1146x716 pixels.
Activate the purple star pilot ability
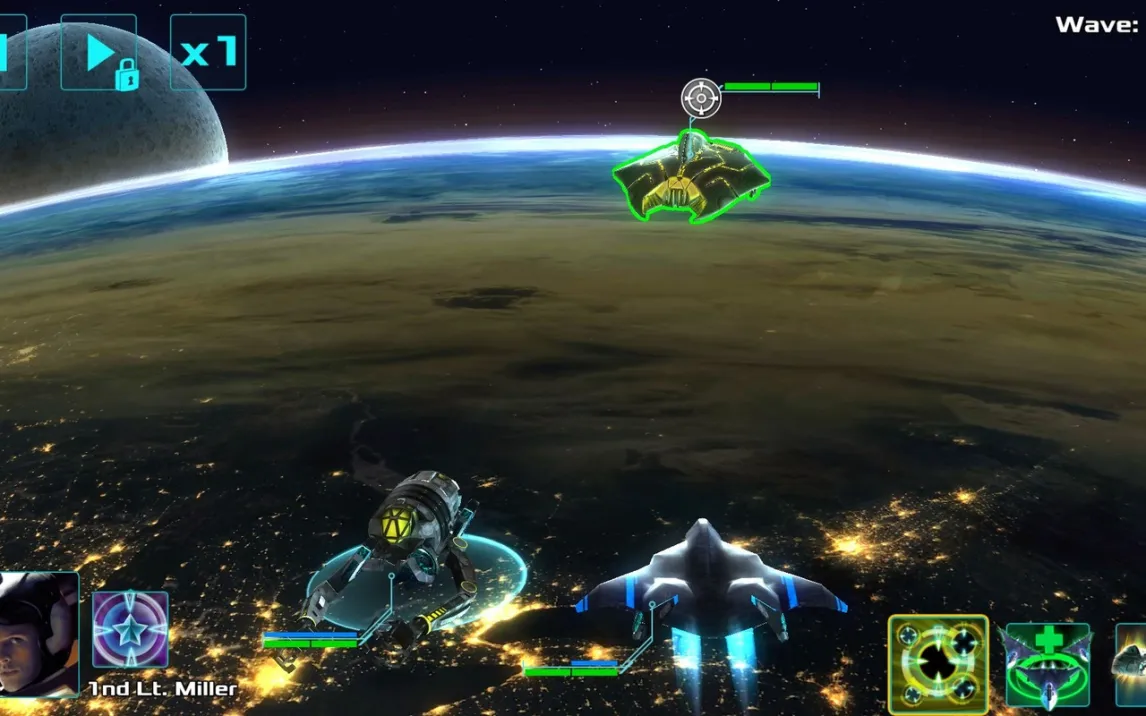(130, 630)
